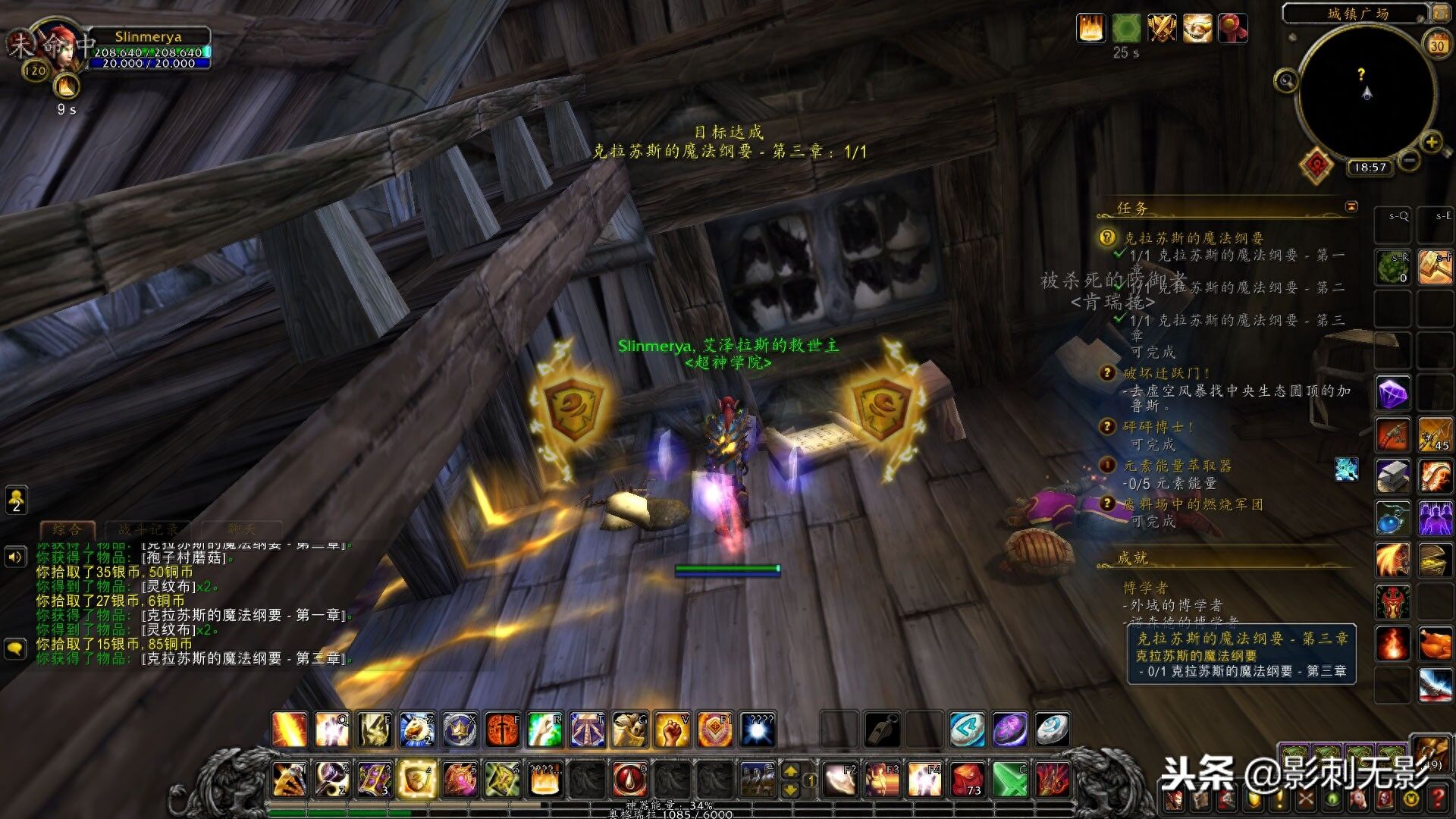Screen dimensions: 1456x819
Task: Use the 元素能量萃取器 quest item icon
Action: (1346, 469)
